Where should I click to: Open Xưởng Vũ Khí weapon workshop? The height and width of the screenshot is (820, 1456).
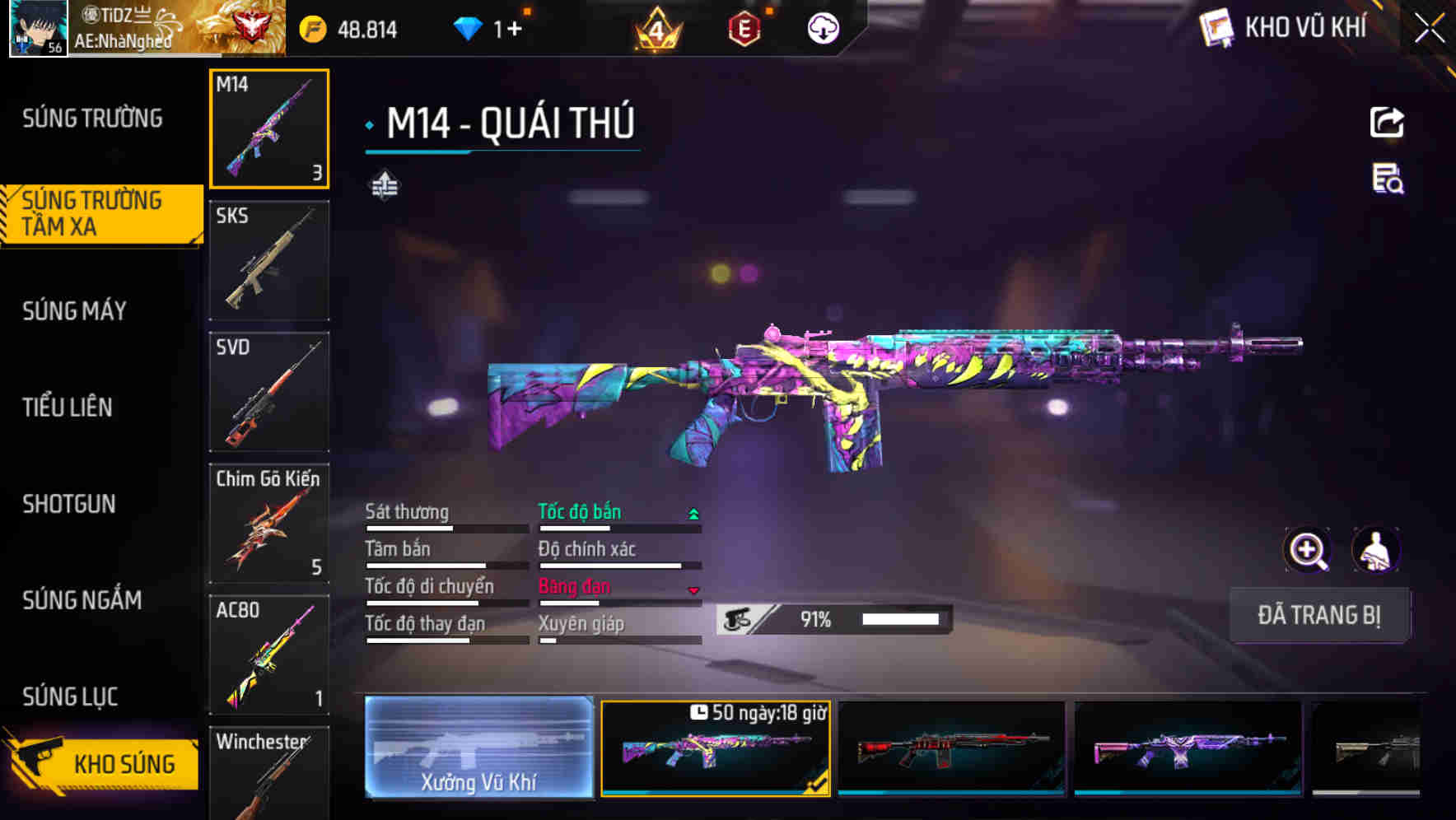(x=478, y=748)
